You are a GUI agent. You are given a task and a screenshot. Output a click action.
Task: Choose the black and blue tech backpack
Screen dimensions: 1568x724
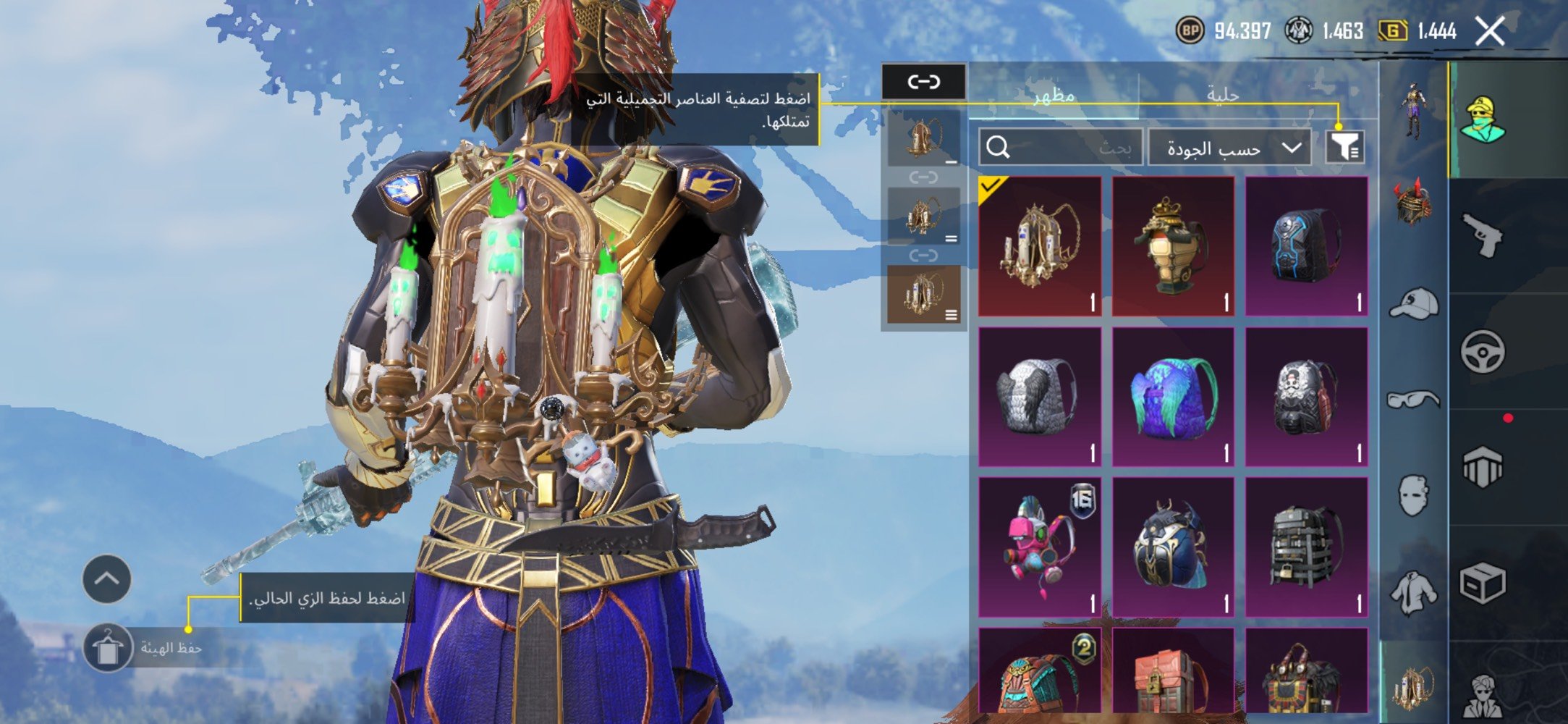pos(1306,246)
